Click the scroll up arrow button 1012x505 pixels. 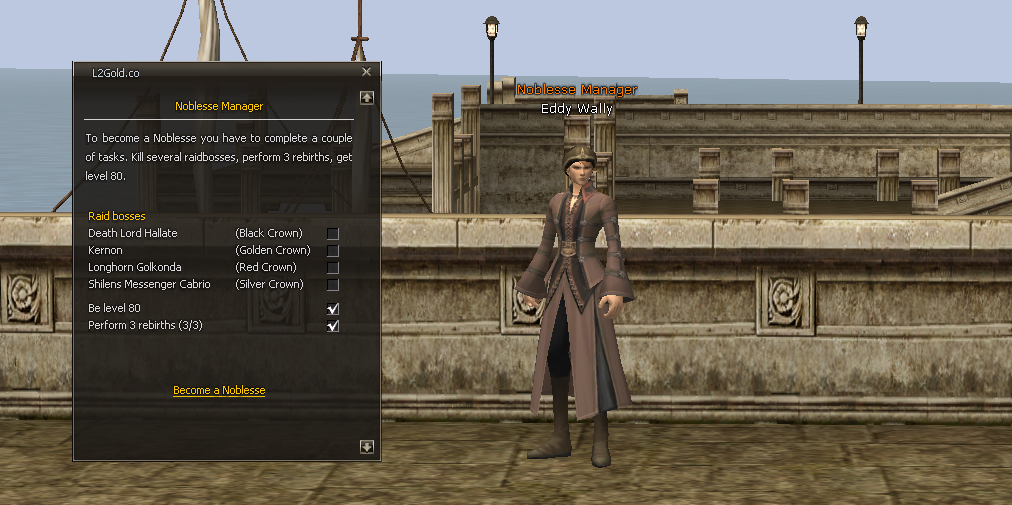pos(367,98)
